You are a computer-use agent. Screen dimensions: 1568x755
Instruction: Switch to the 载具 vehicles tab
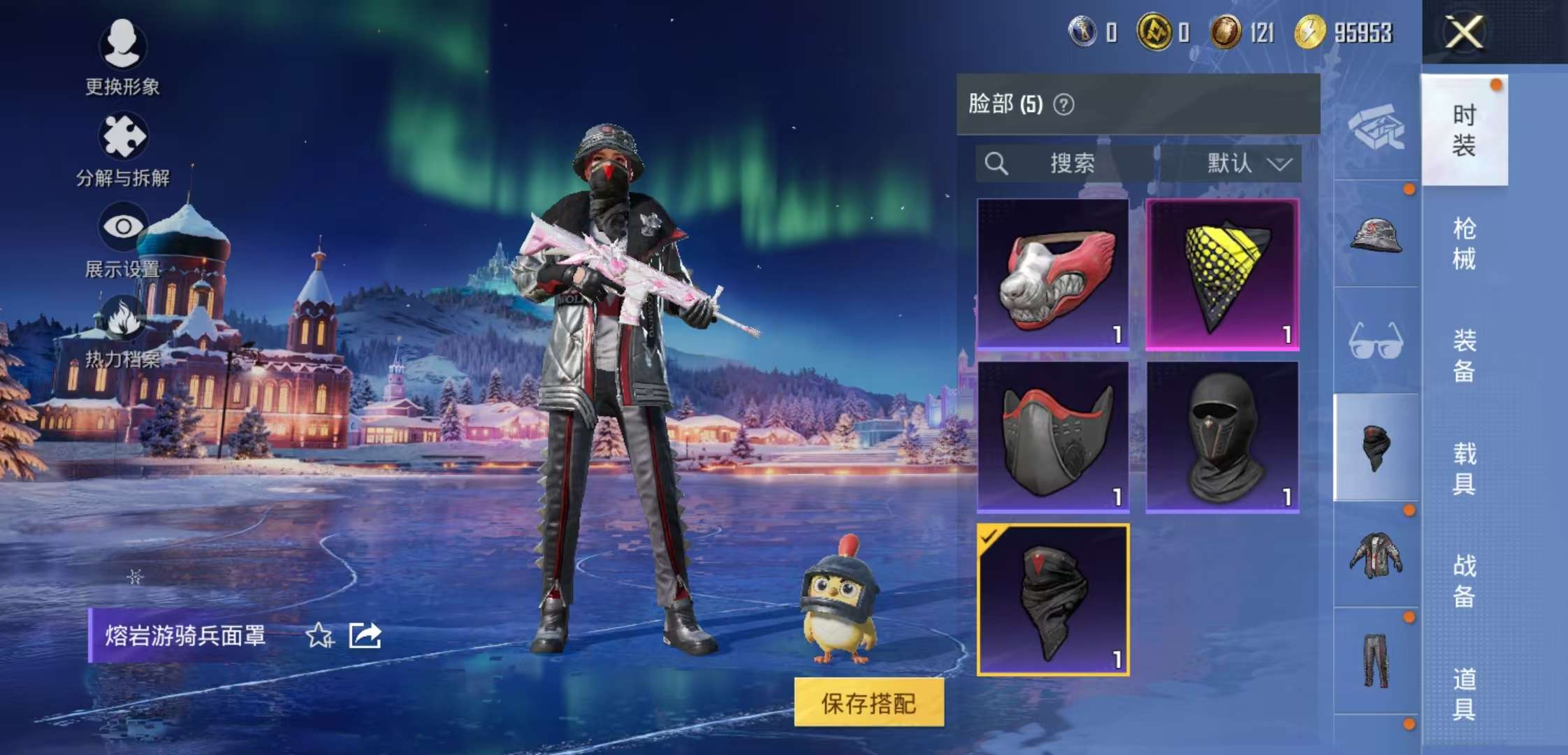[x=1464, y=468]
